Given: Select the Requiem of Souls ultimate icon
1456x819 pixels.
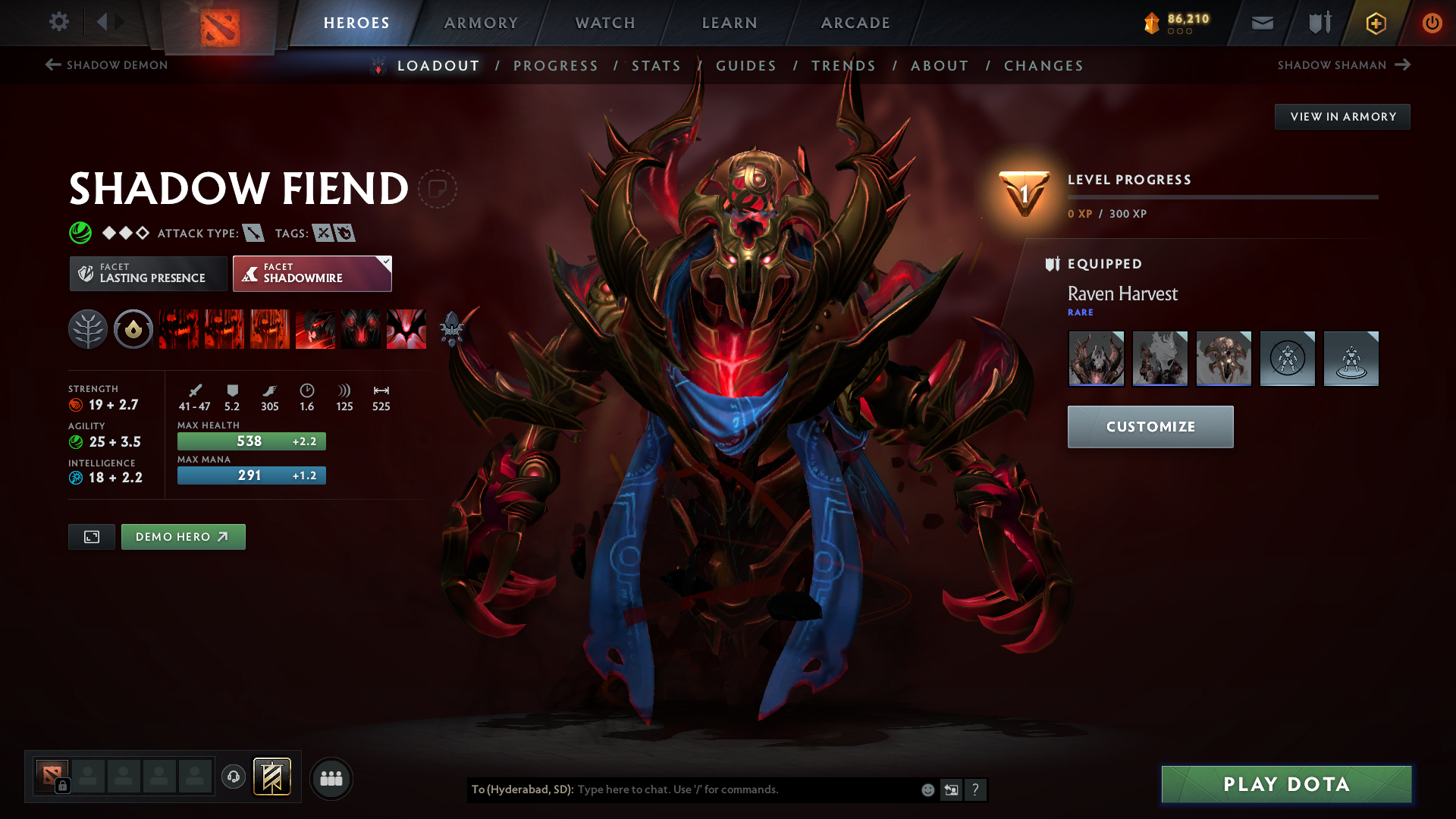Looking at the screenshot, I should pyautogui.click(x=406, y=329).
